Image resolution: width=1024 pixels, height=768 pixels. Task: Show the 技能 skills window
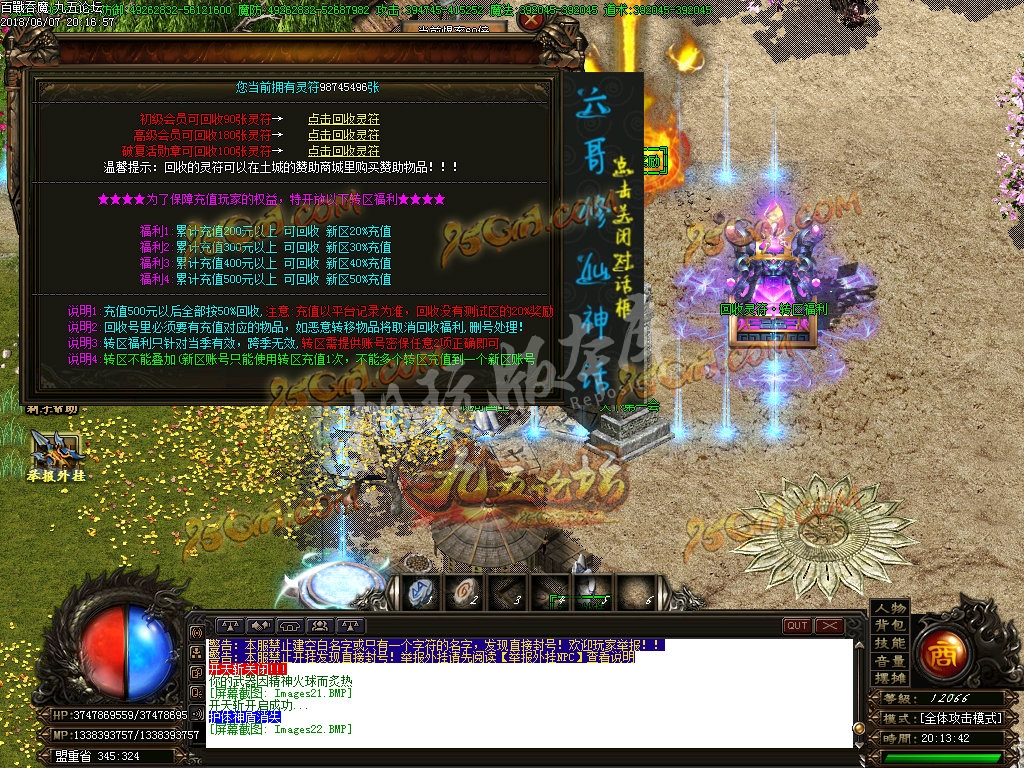tap(889, 643)
